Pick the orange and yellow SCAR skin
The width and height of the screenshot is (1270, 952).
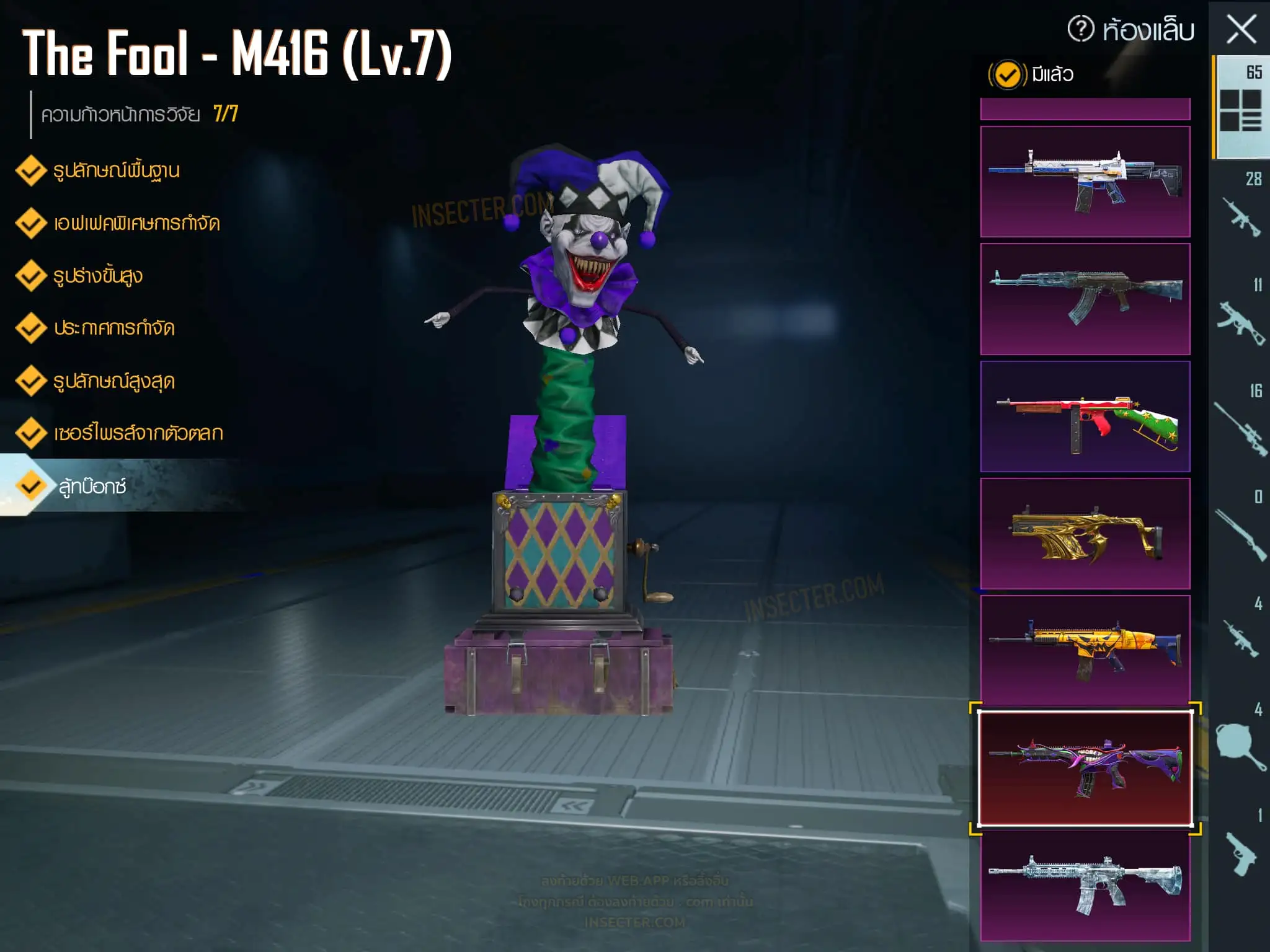click(x=1085, y=651)
